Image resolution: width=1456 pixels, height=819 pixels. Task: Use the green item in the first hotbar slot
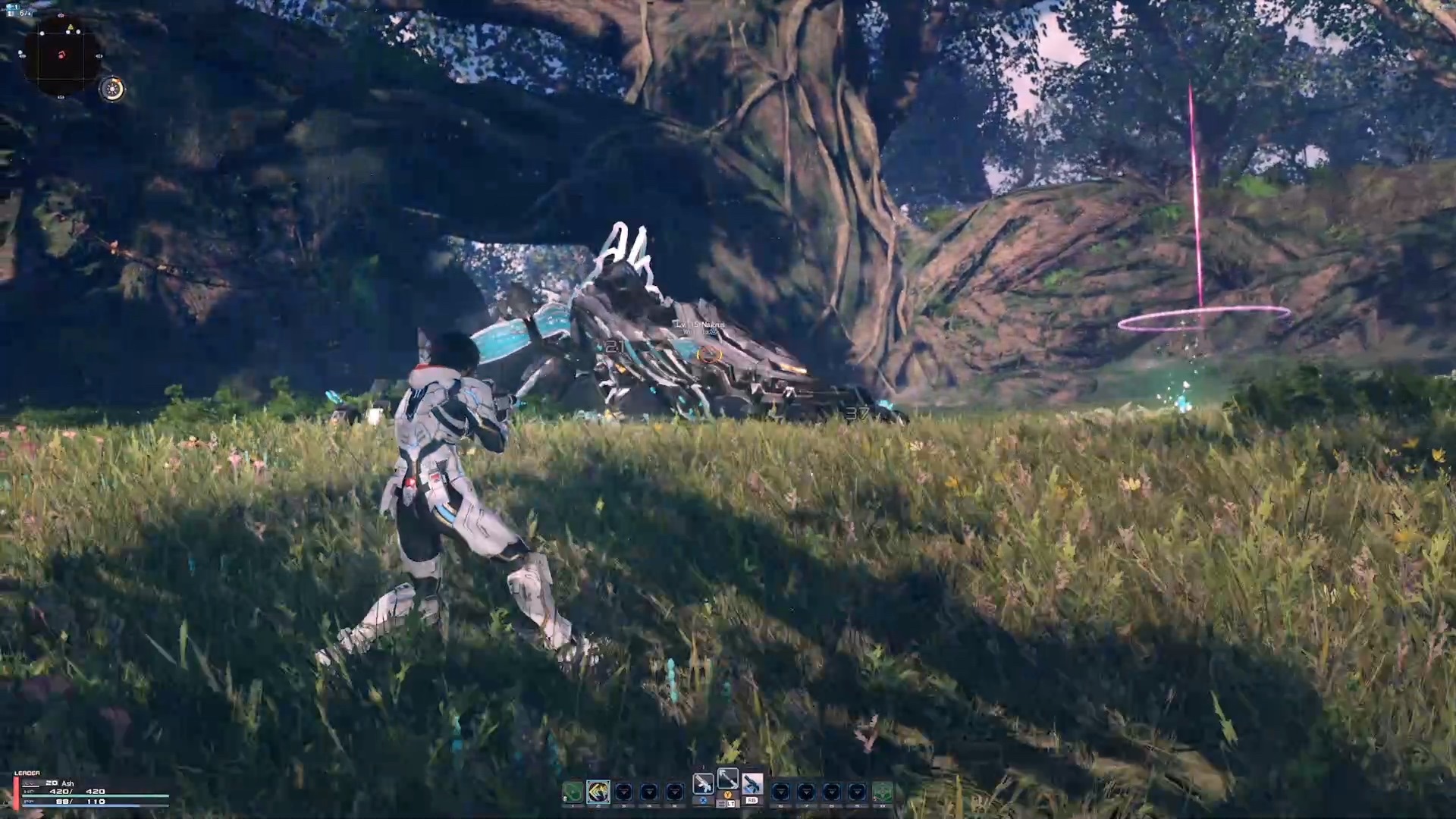tap(573, 792)
